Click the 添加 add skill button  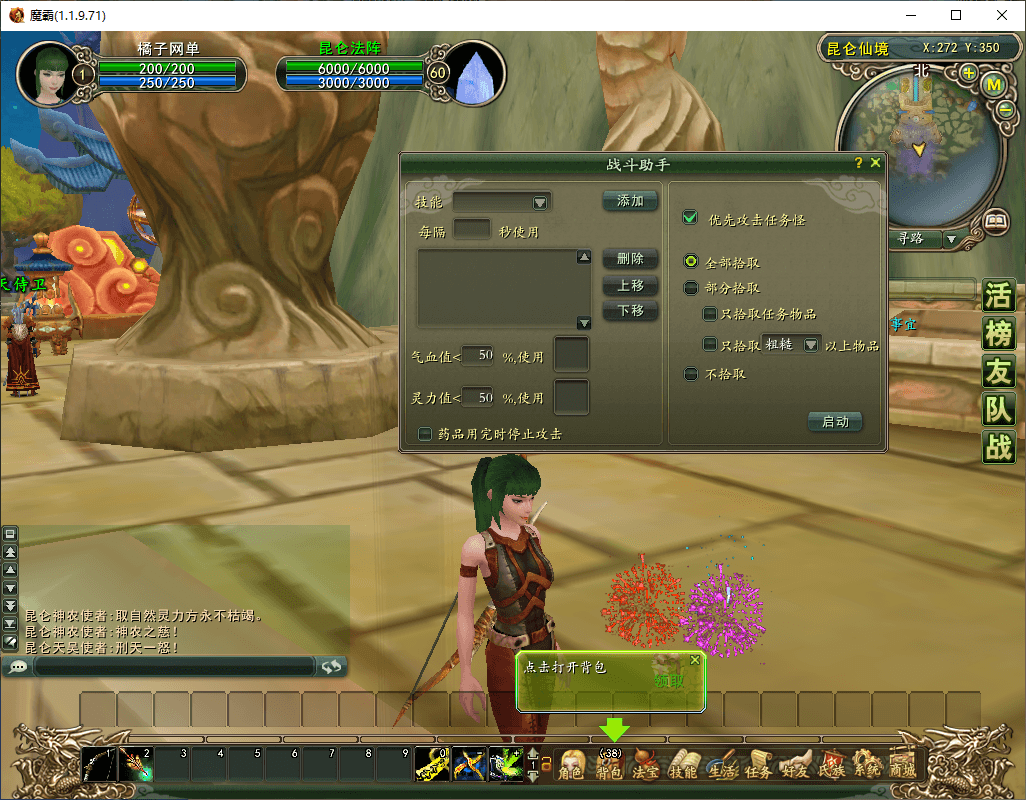click(x=630, y=201)
